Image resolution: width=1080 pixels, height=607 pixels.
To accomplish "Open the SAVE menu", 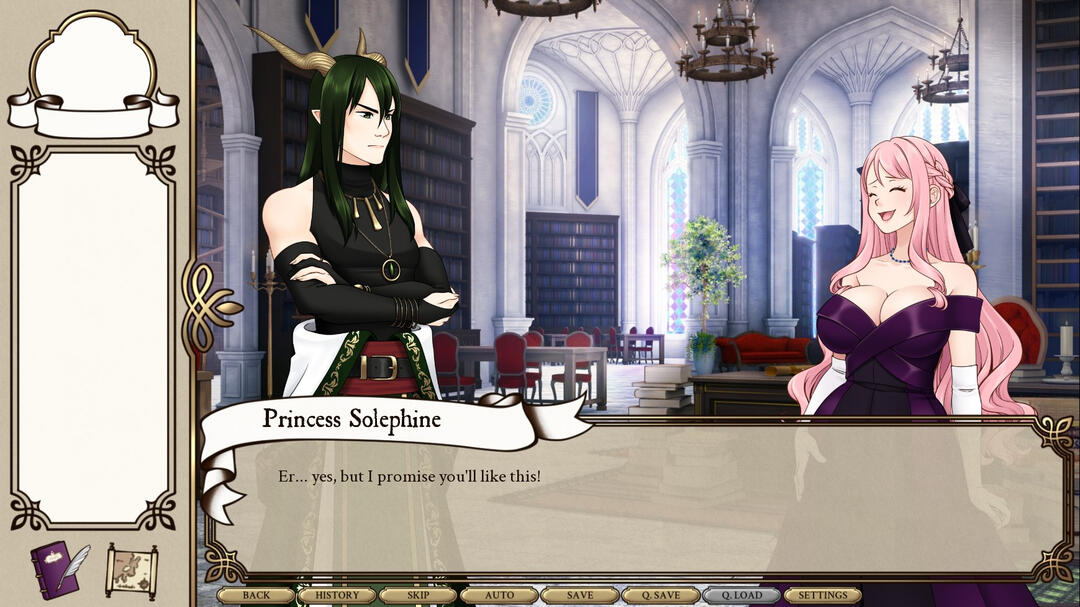I will point(580,595).
